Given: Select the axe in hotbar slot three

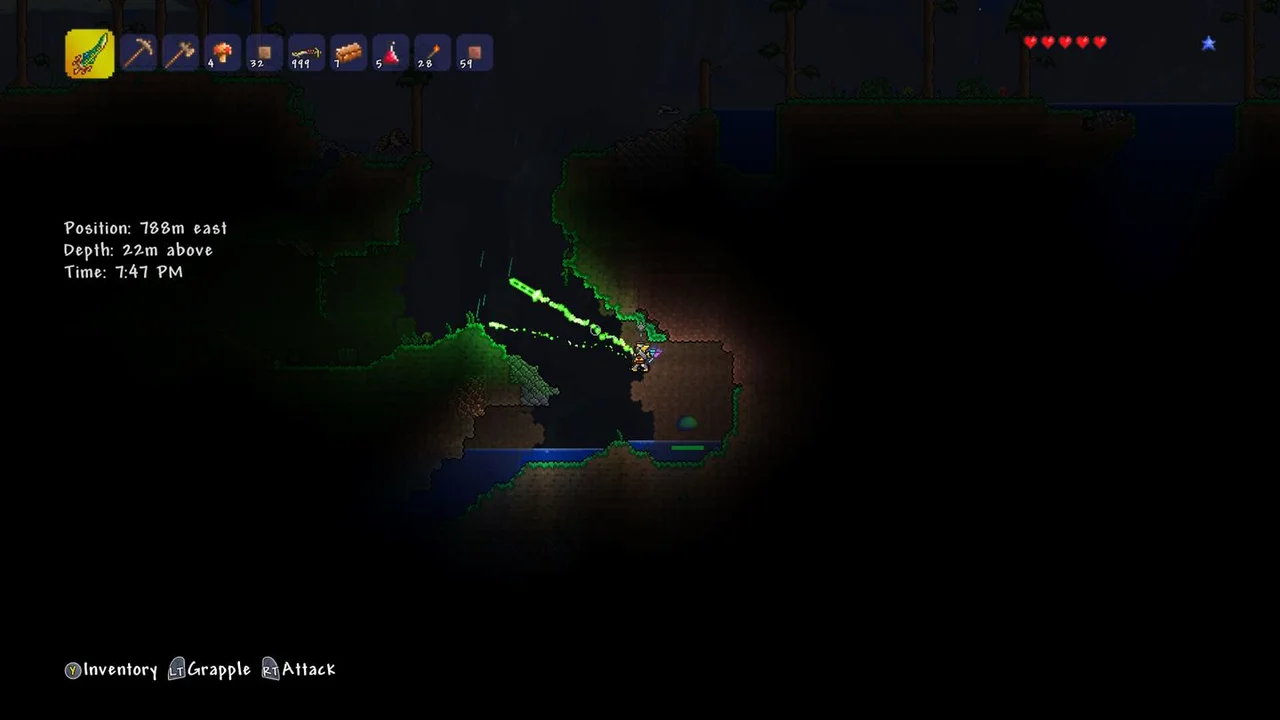Looking at the screenshot, I should (180, 52).
